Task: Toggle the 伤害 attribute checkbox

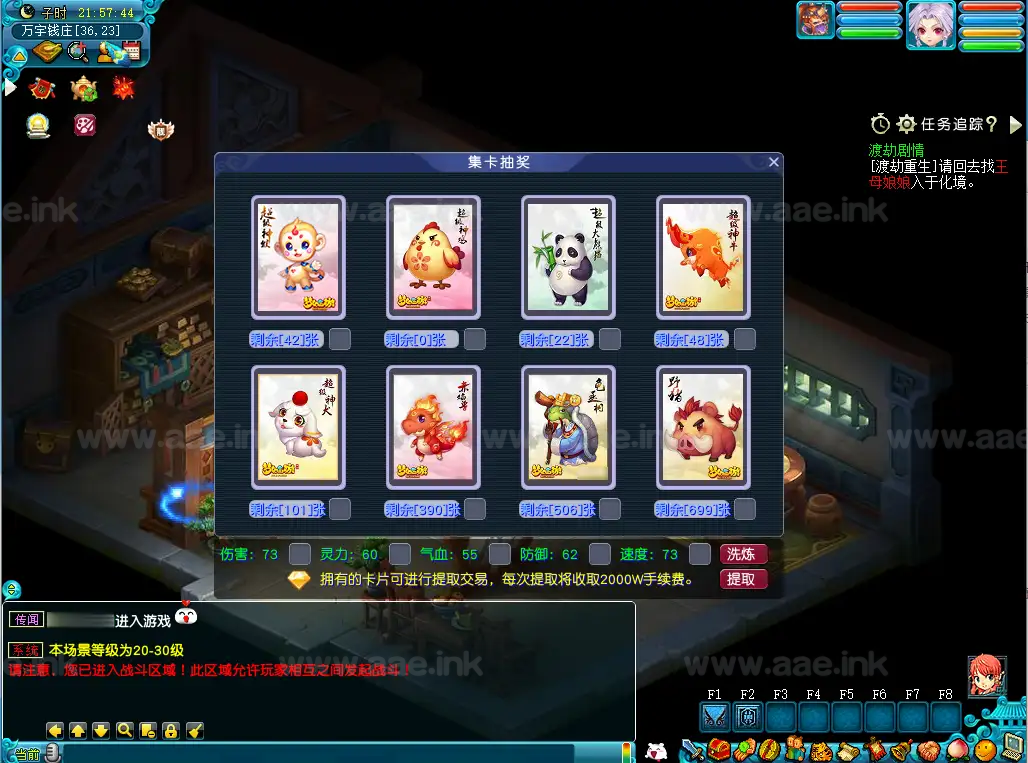Action: (299, 554)
